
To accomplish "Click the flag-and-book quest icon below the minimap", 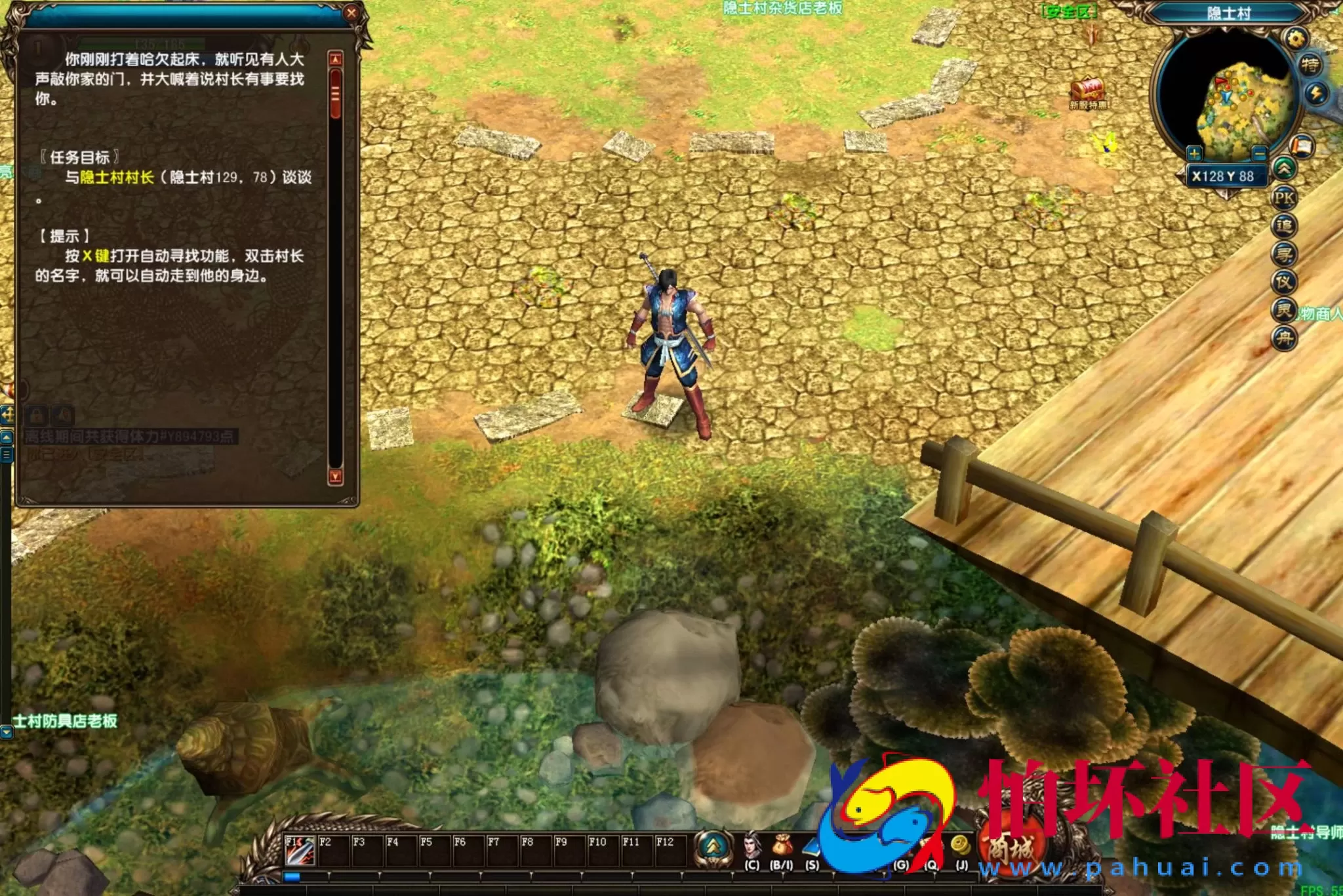I will [1302, 145].
